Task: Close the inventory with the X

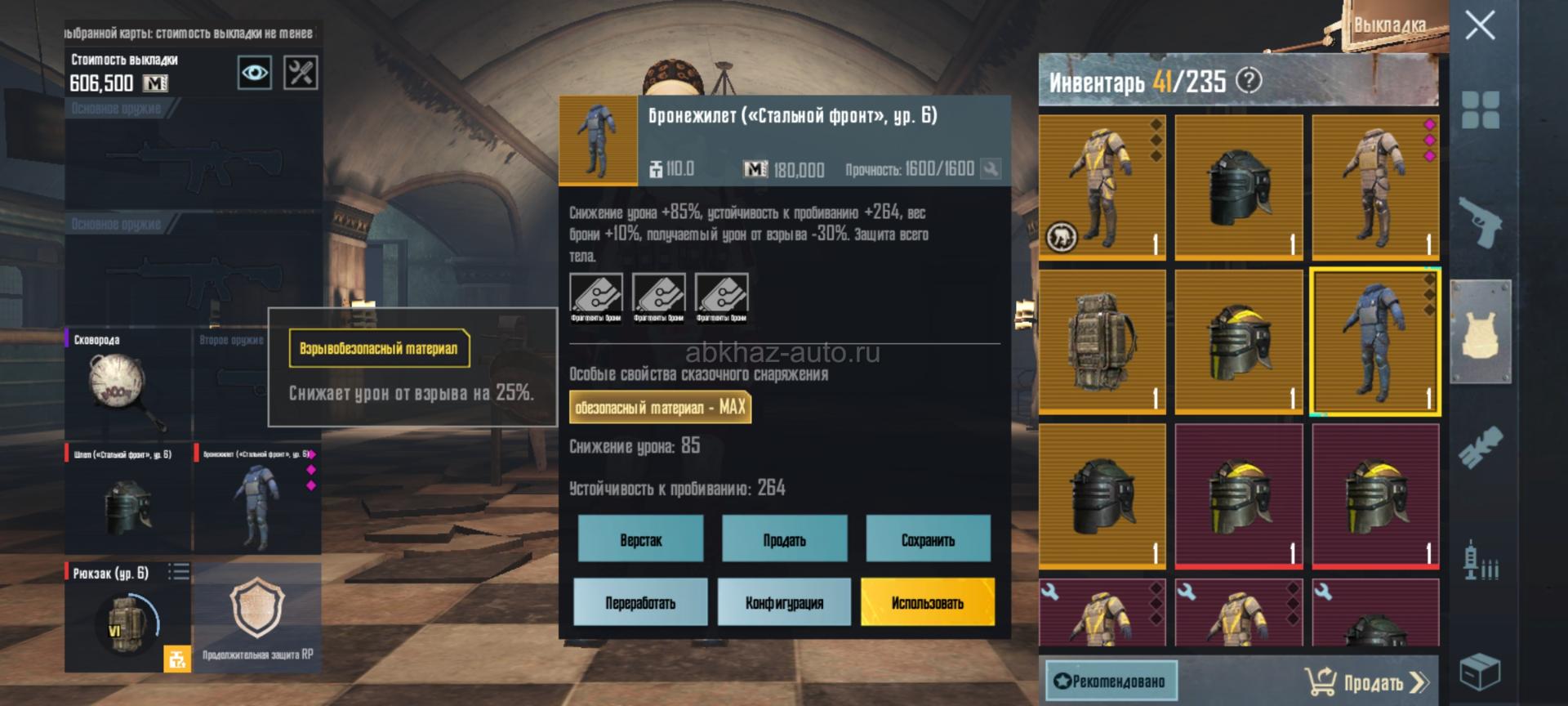Action: [1480, 26]
